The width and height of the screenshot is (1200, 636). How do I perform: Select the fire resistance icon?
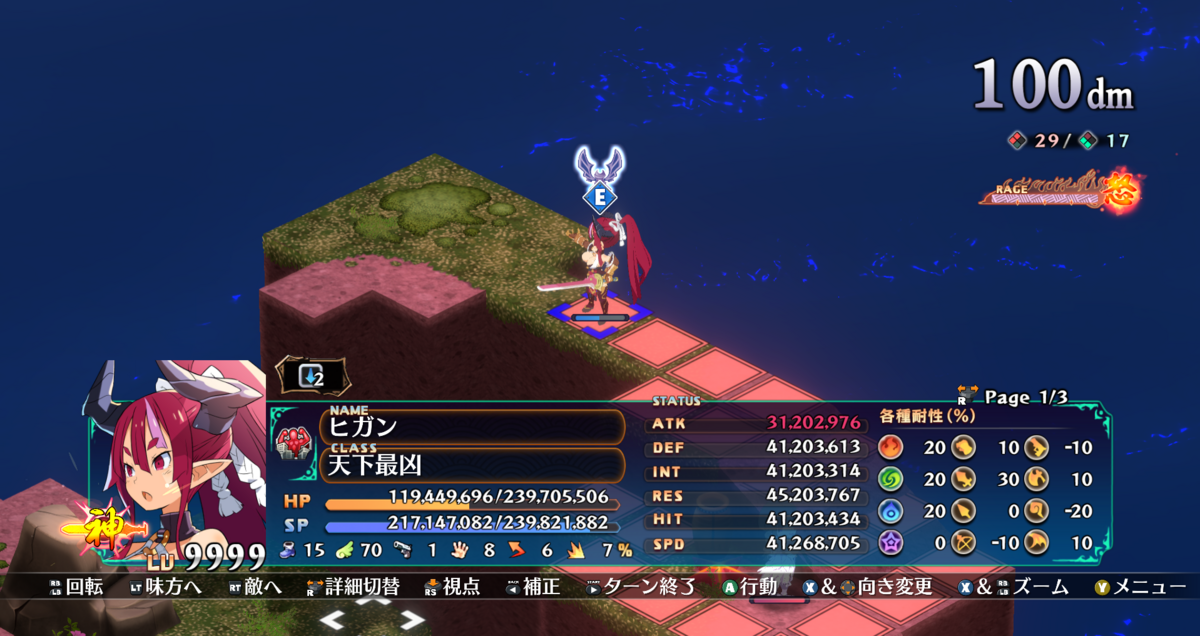click(890, 447)
